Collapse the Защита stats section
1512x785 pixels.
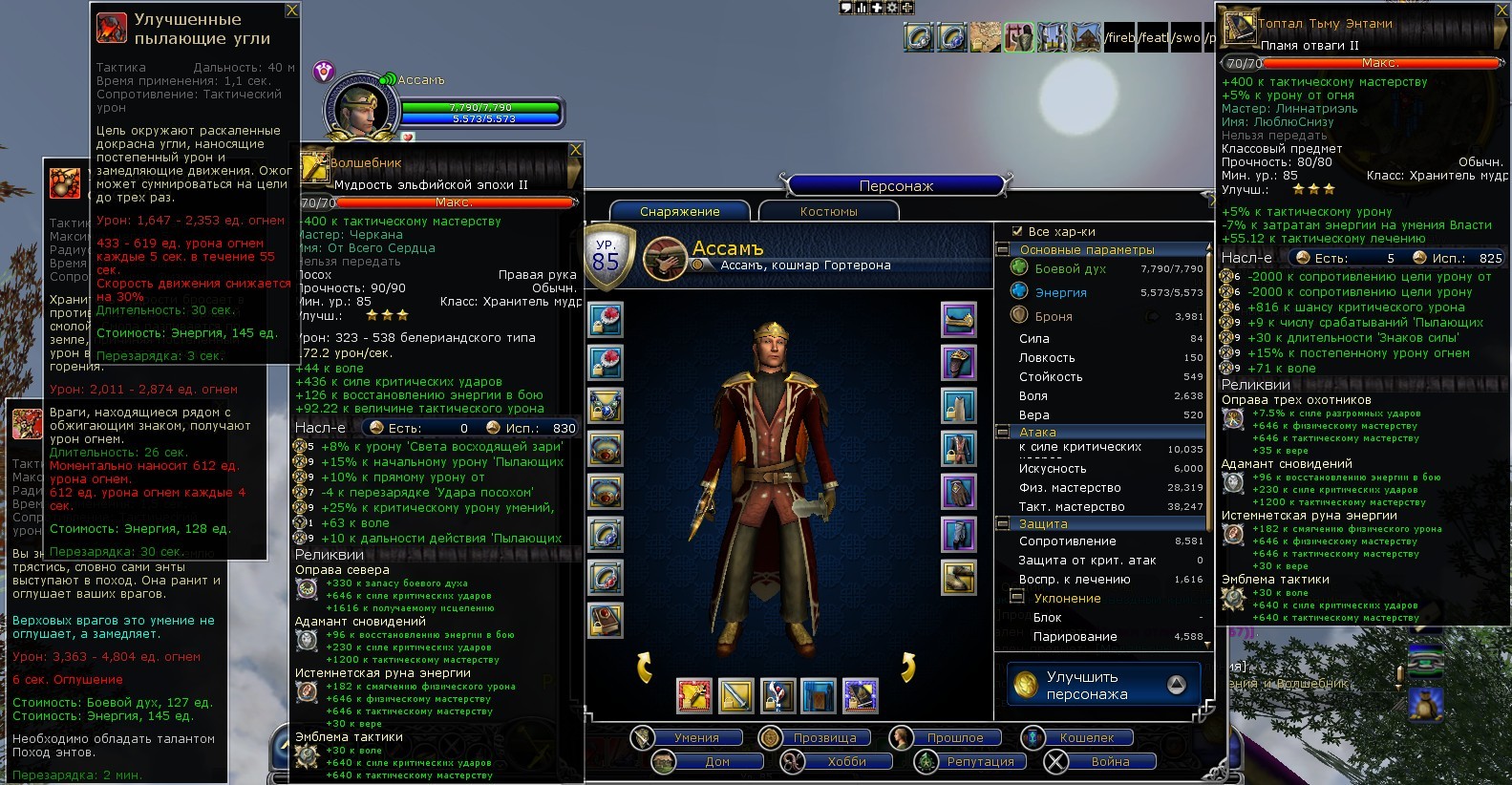(x=1003, y=523)
